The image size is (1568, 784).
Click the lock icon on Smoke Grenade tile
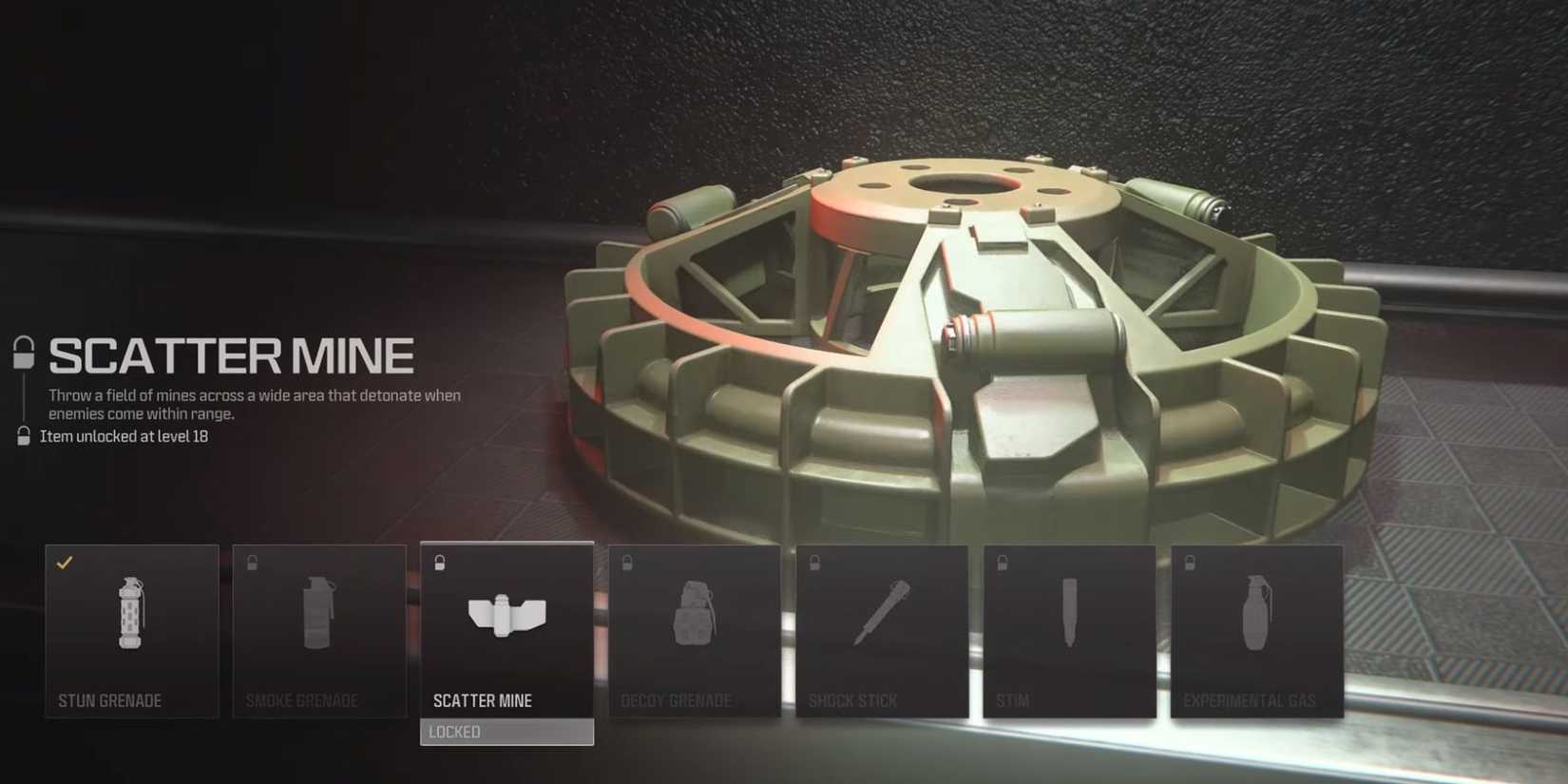click(252, 561)
